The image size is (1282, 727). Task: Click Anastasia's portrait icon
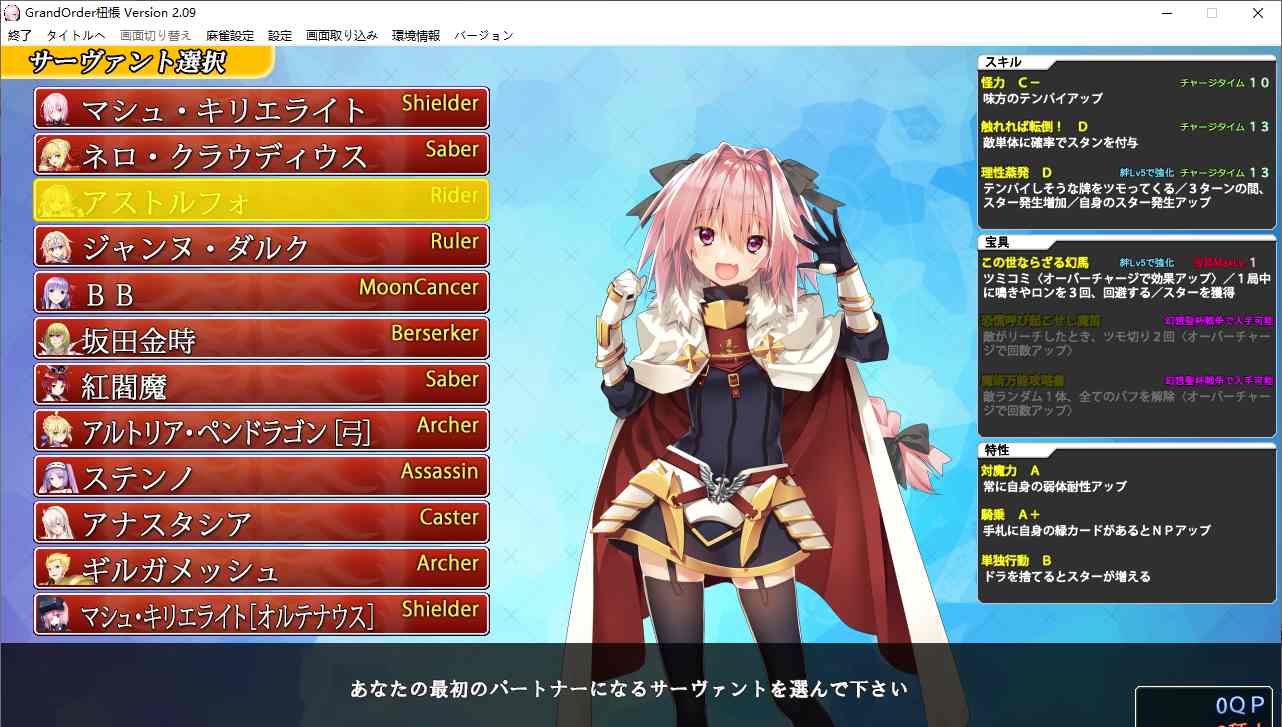tap(54, 521)
